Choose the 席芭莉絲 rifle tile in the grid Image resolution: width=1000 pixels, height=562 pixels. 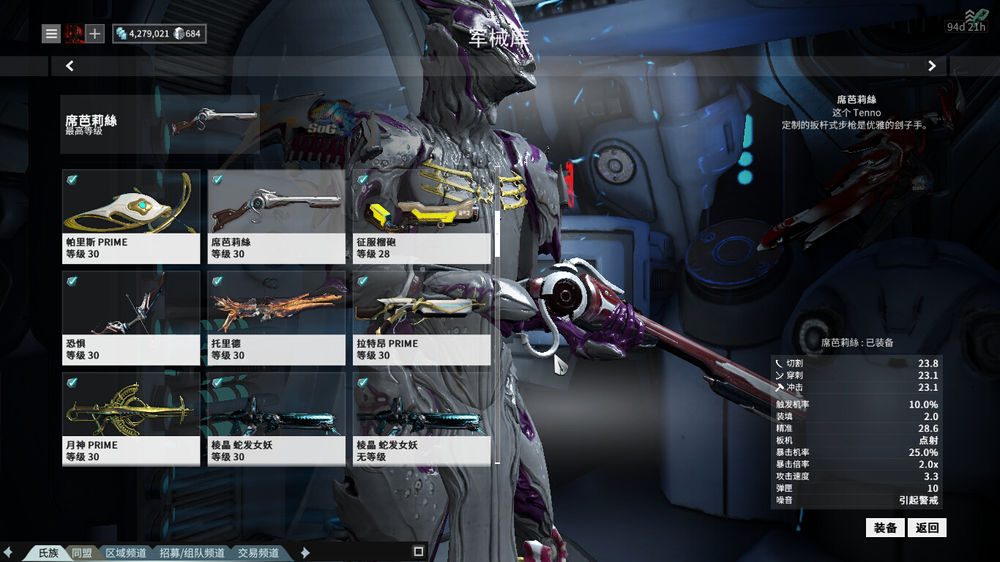[276, 216]
